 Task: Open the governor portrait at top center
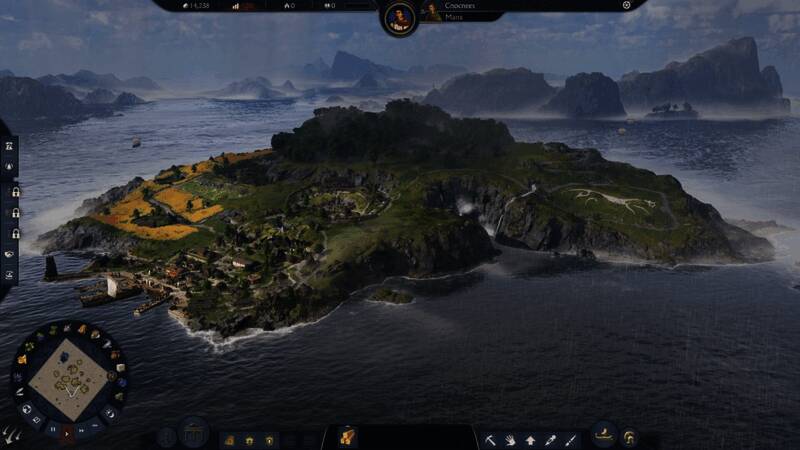coord(399,17)
